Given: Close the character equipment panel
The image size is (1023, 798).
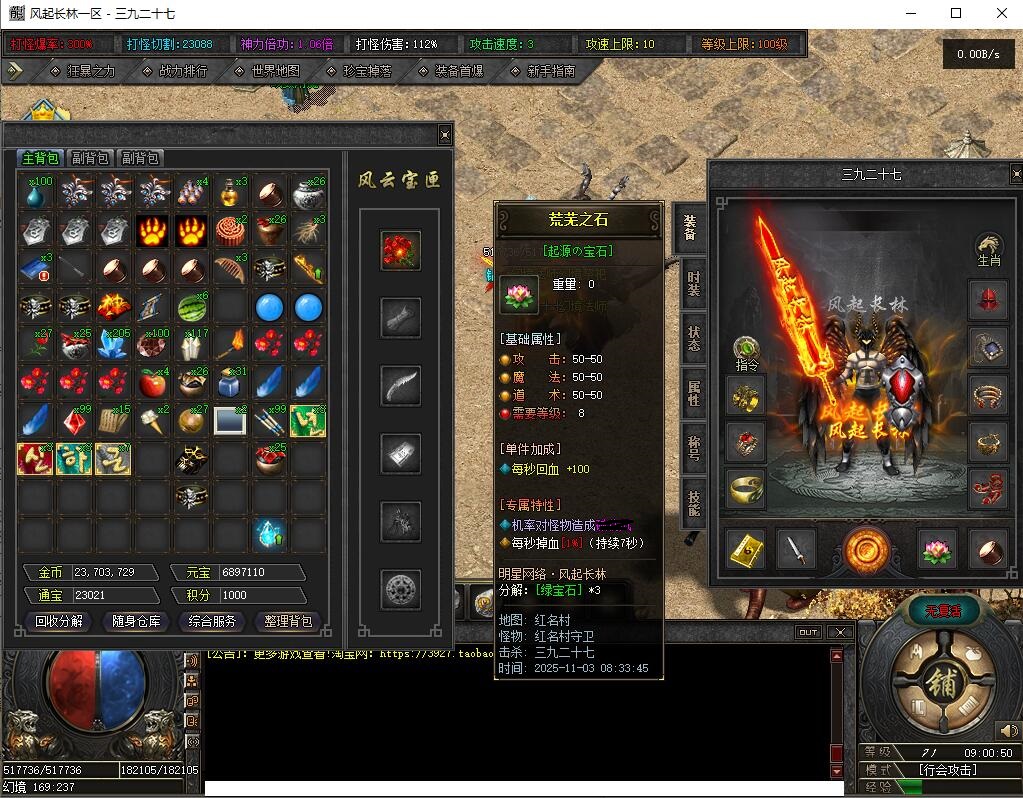Looking at the screenshot, I should pos(1016,173).
